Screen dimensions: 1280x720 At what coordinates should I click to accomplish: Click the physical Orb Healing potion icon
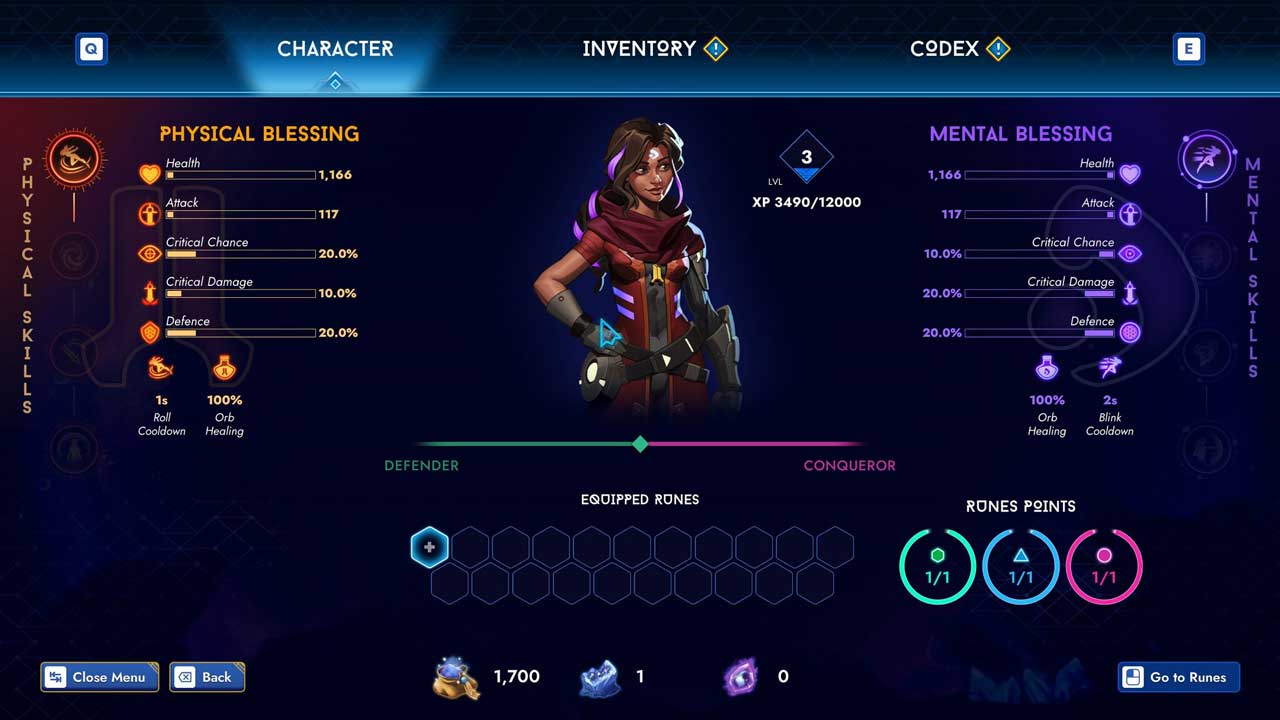tap(224, 369)
